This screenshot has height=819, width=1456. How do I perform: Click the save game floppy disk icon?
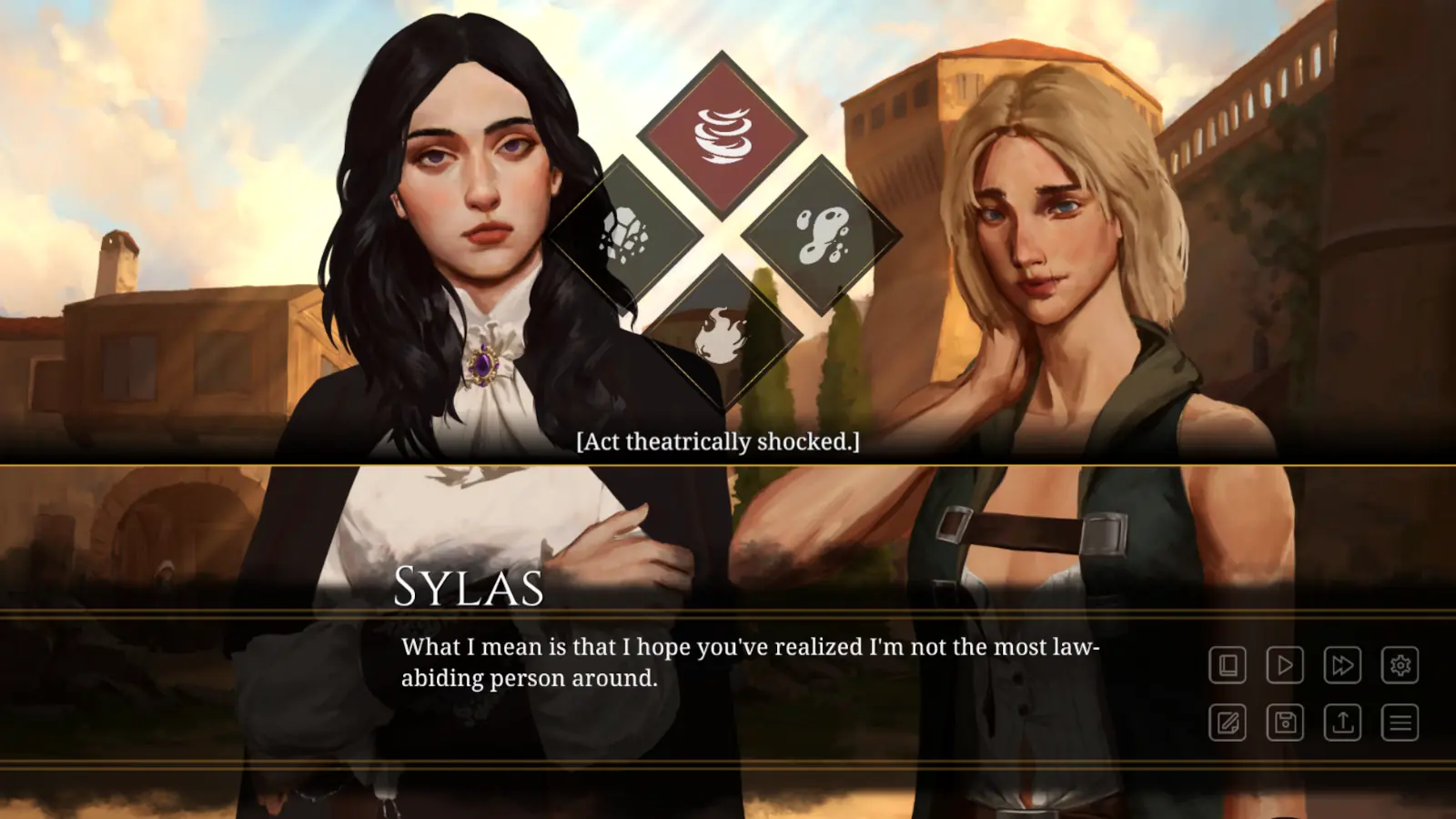coord(1284,723)
